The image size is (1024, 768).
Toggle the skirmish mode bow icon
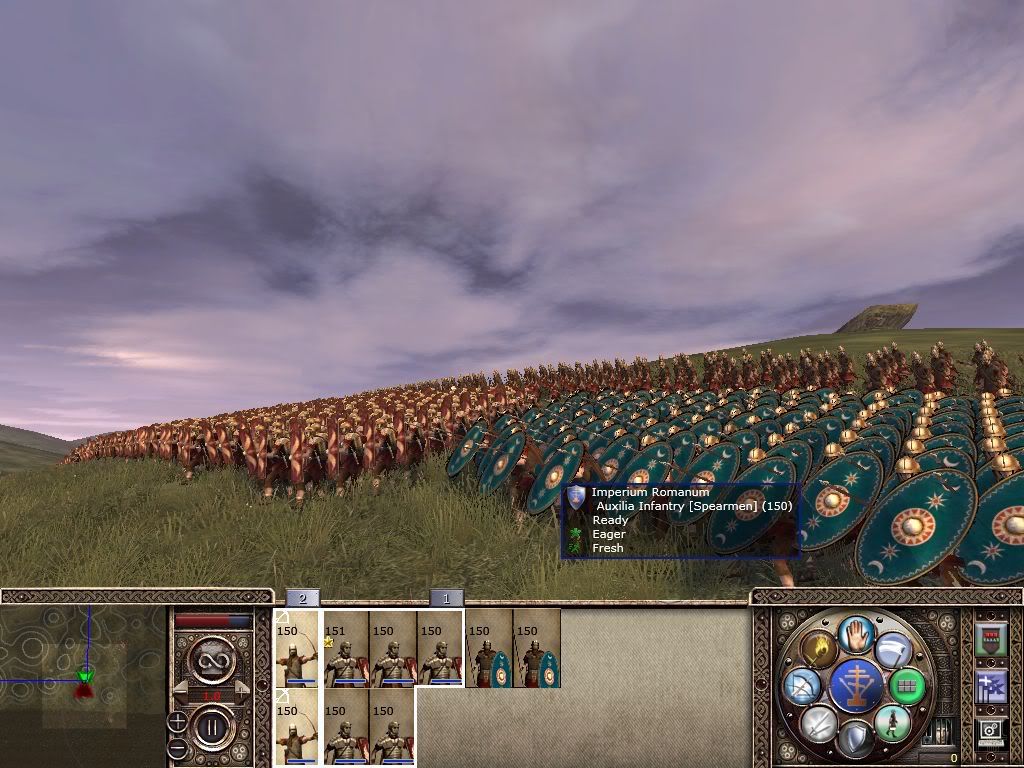pos(802,686)
